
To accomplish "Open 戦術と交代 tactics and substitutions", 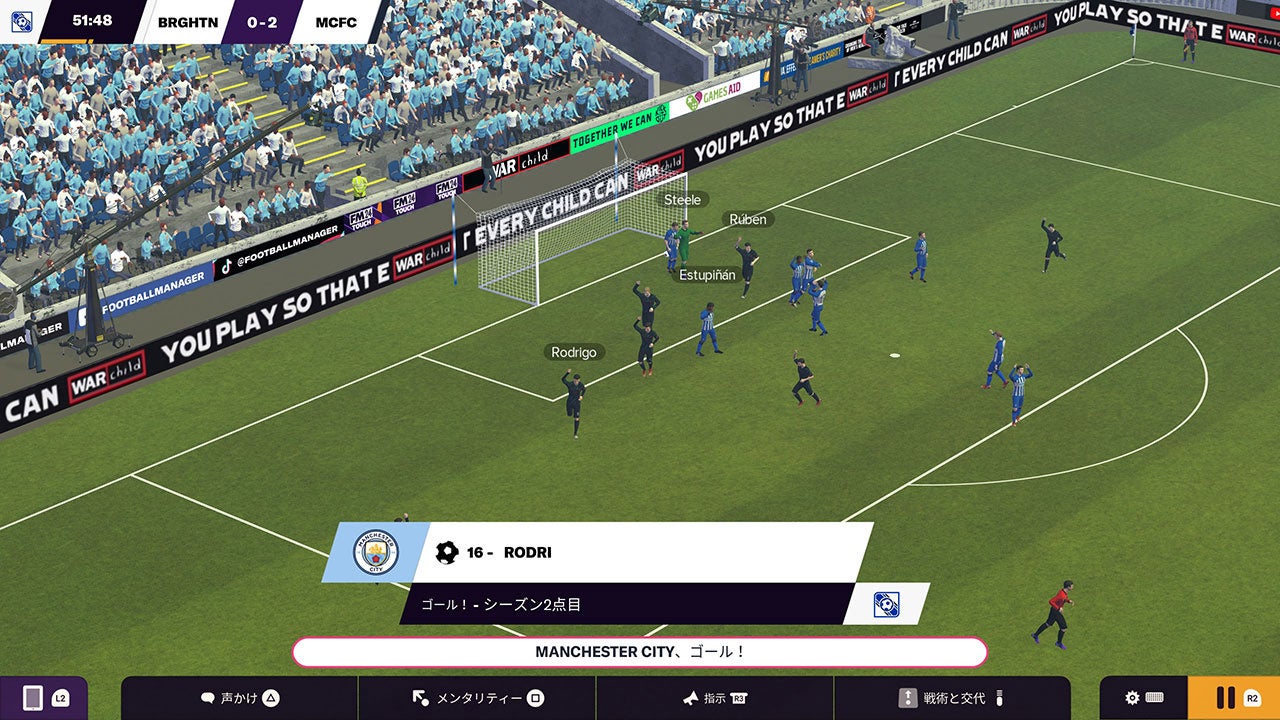I will coord(951,698).
